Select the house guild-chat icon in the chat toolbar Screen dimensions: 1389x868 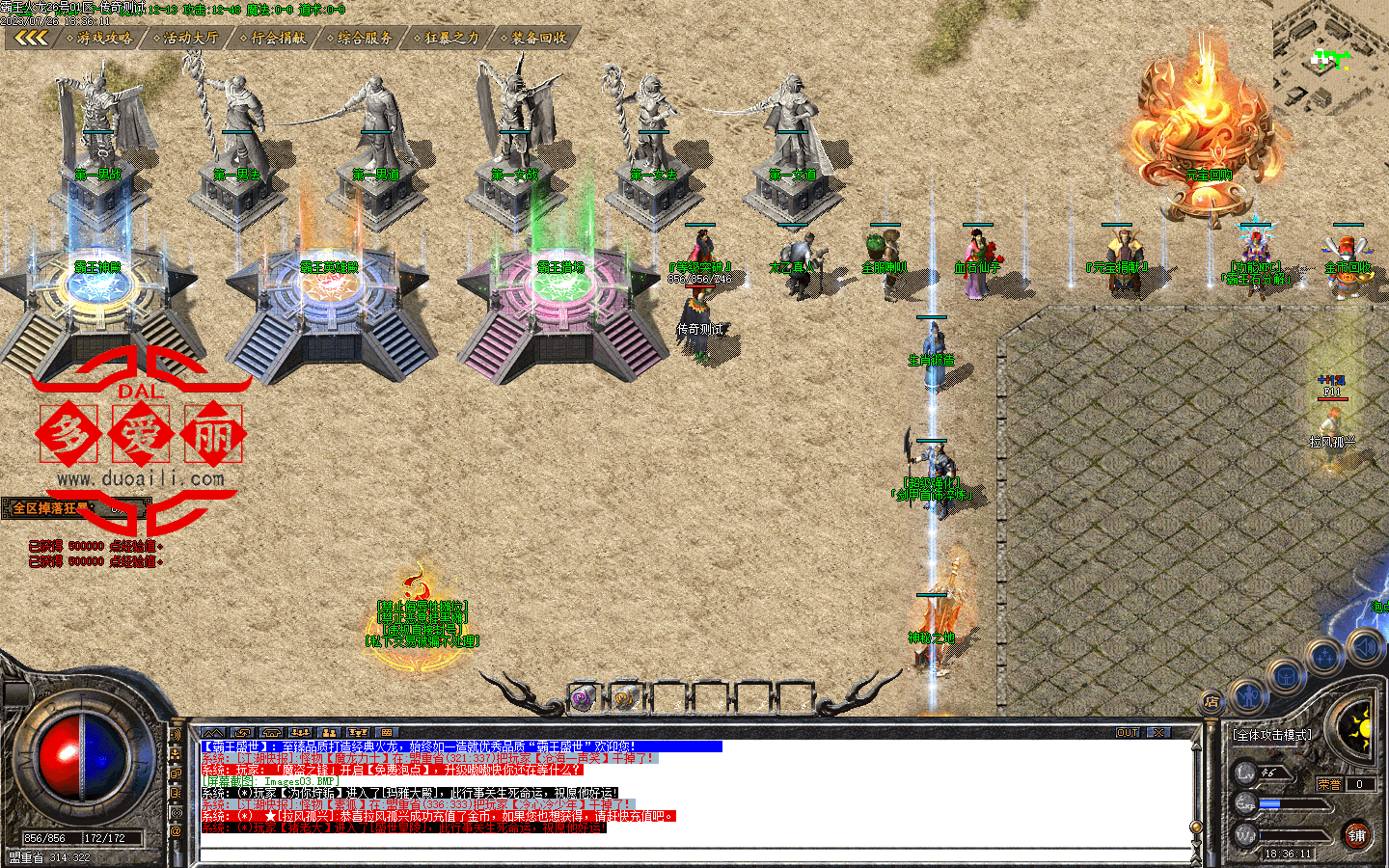pyautogui.click(x=271, y=734)
